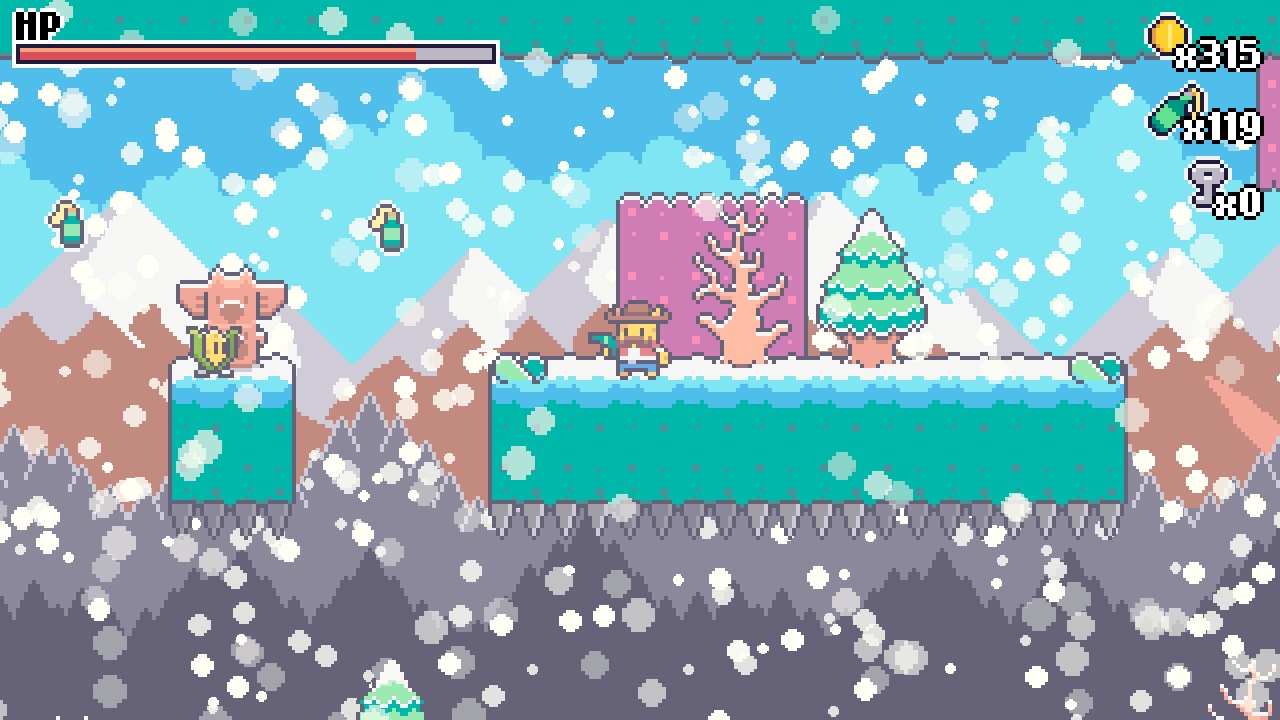Image resolution: width=1280 pixels, height=720 pixels.
Task: Click the x119 counter text
Action: 1222,128
